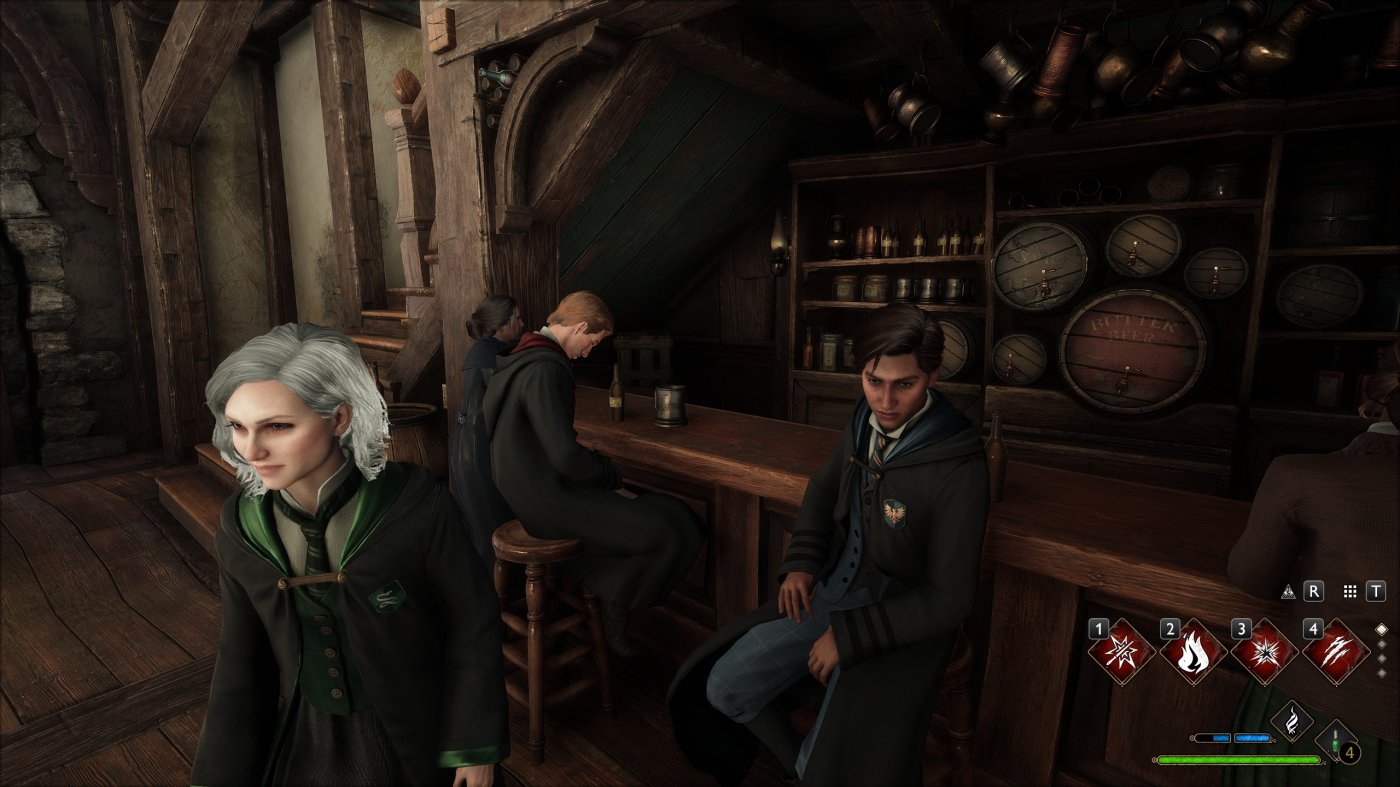The image size is (1400, 787).
Task: Click the Ancient Magic triangle indicator icon
Action: point(1289,592)
